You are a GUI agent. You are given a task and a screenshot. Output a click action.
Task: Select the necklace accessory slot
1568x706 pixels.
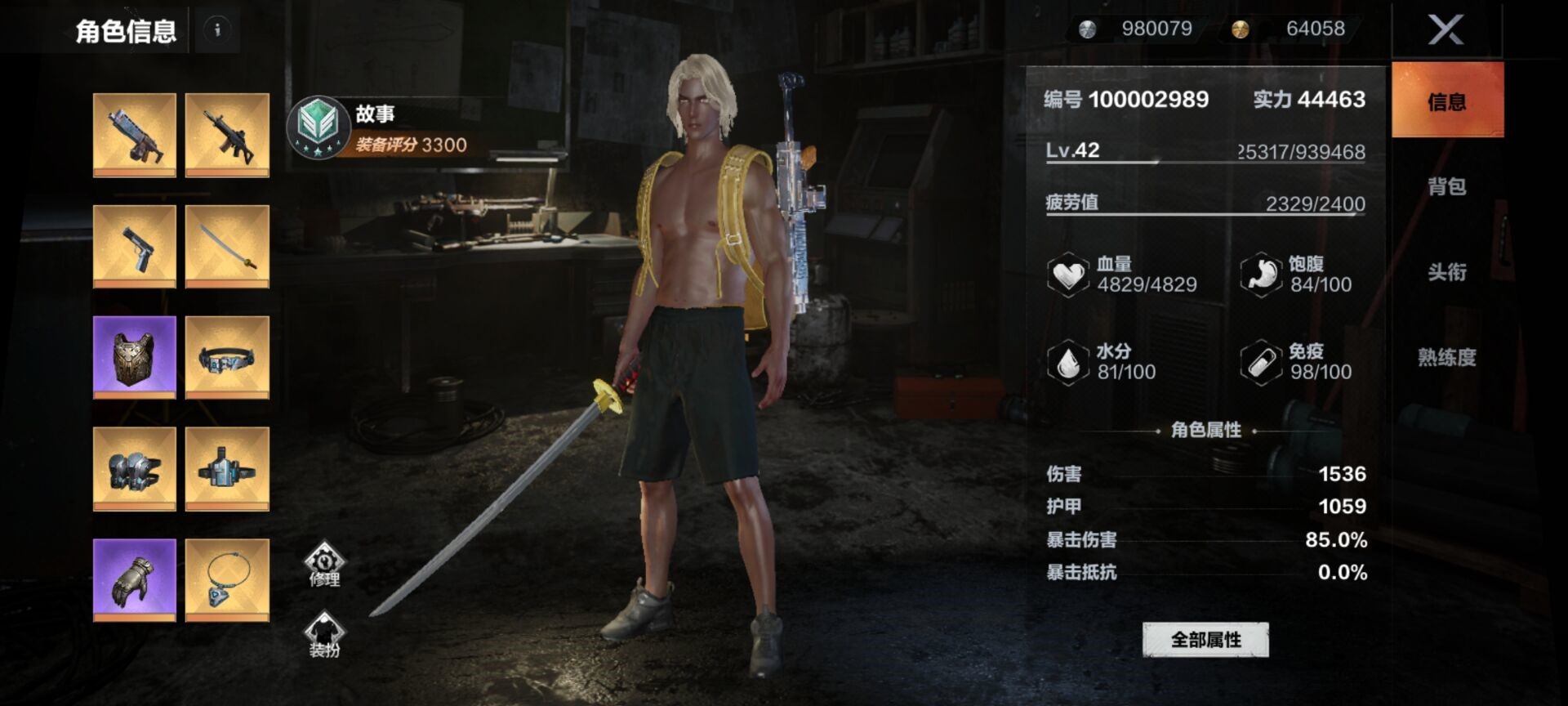coord(227,579)
